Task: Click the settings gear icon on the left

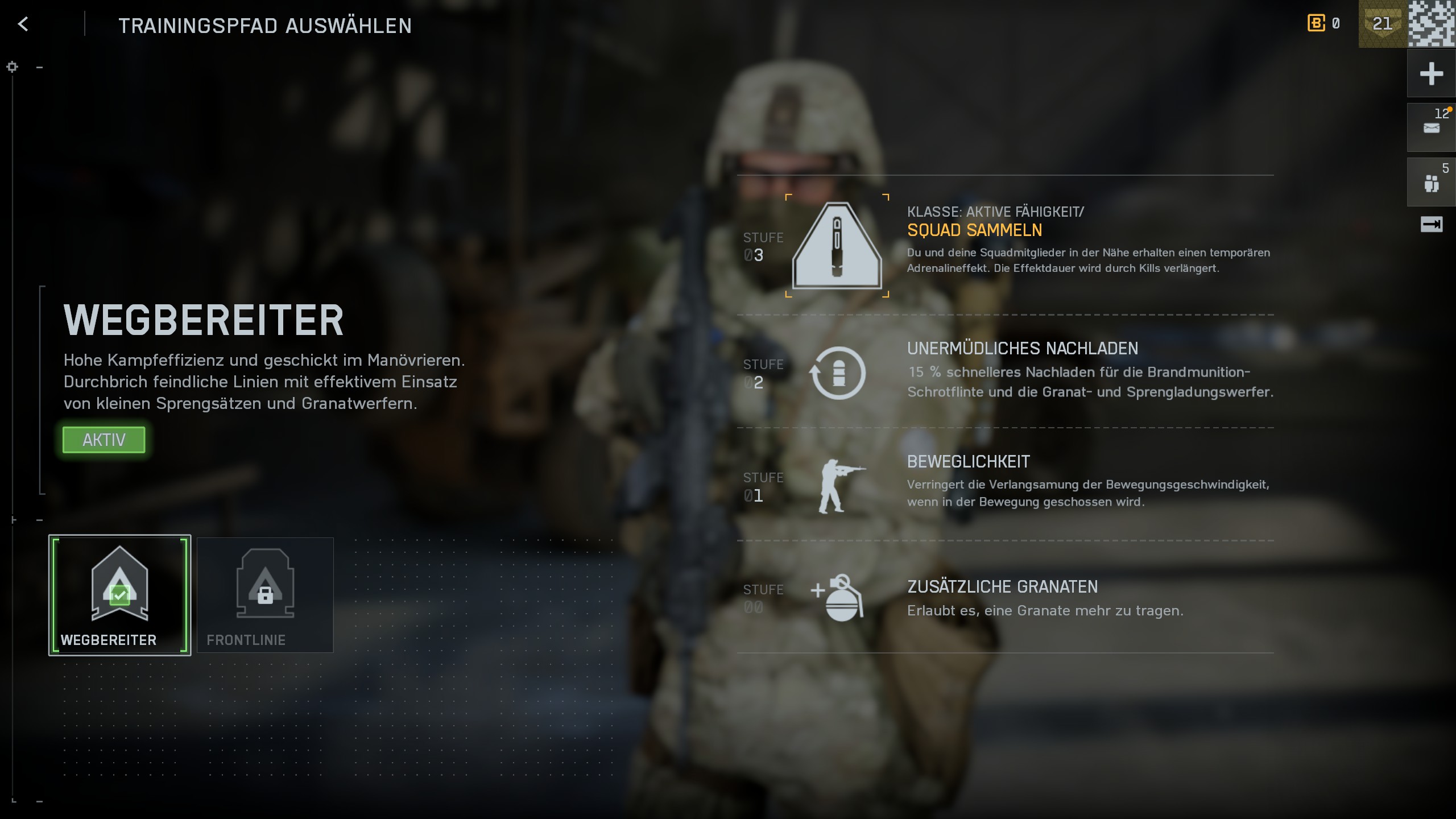Action: coord(11,67)
